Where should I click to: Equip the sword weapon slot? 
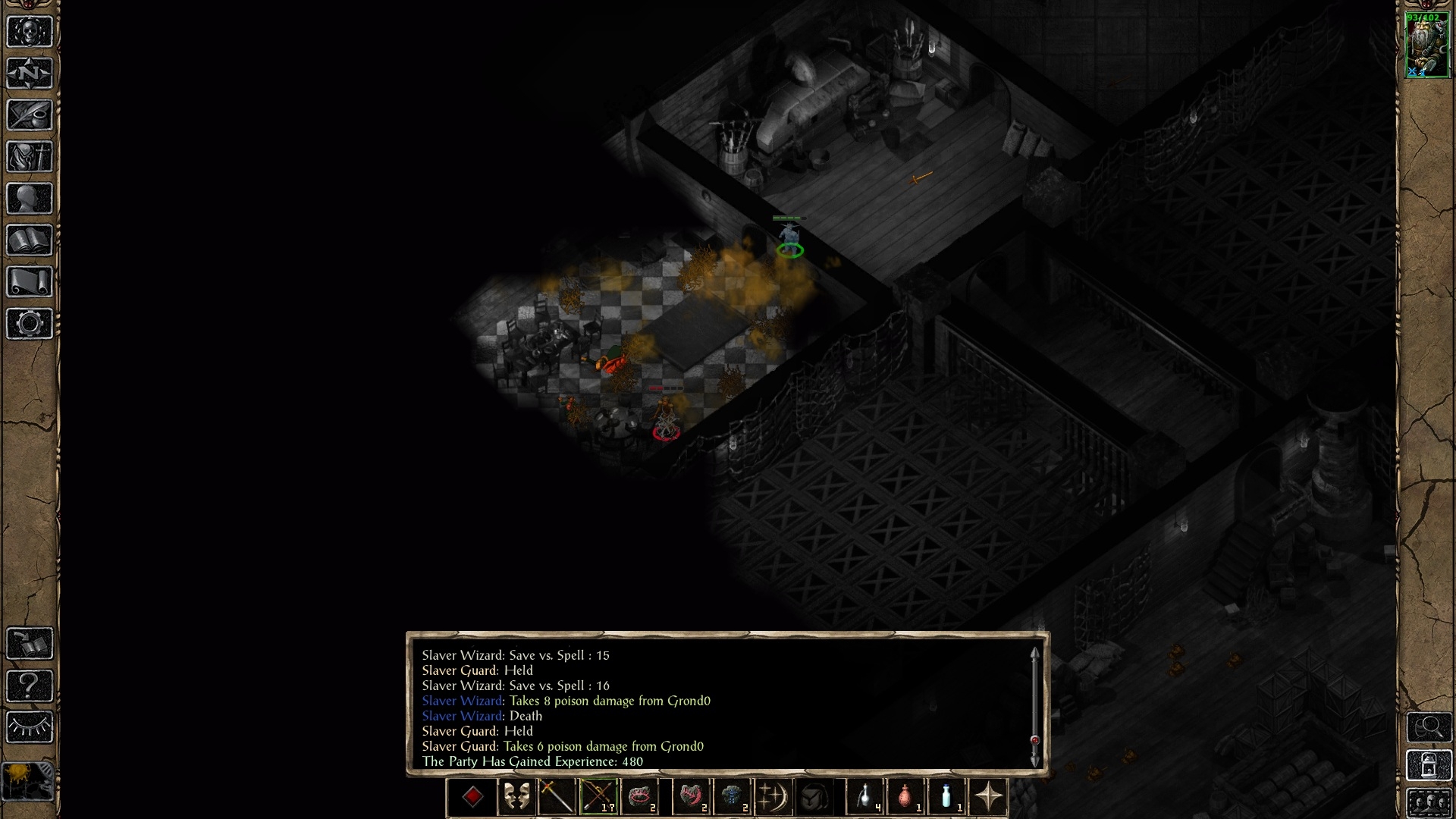pos(557,797)
